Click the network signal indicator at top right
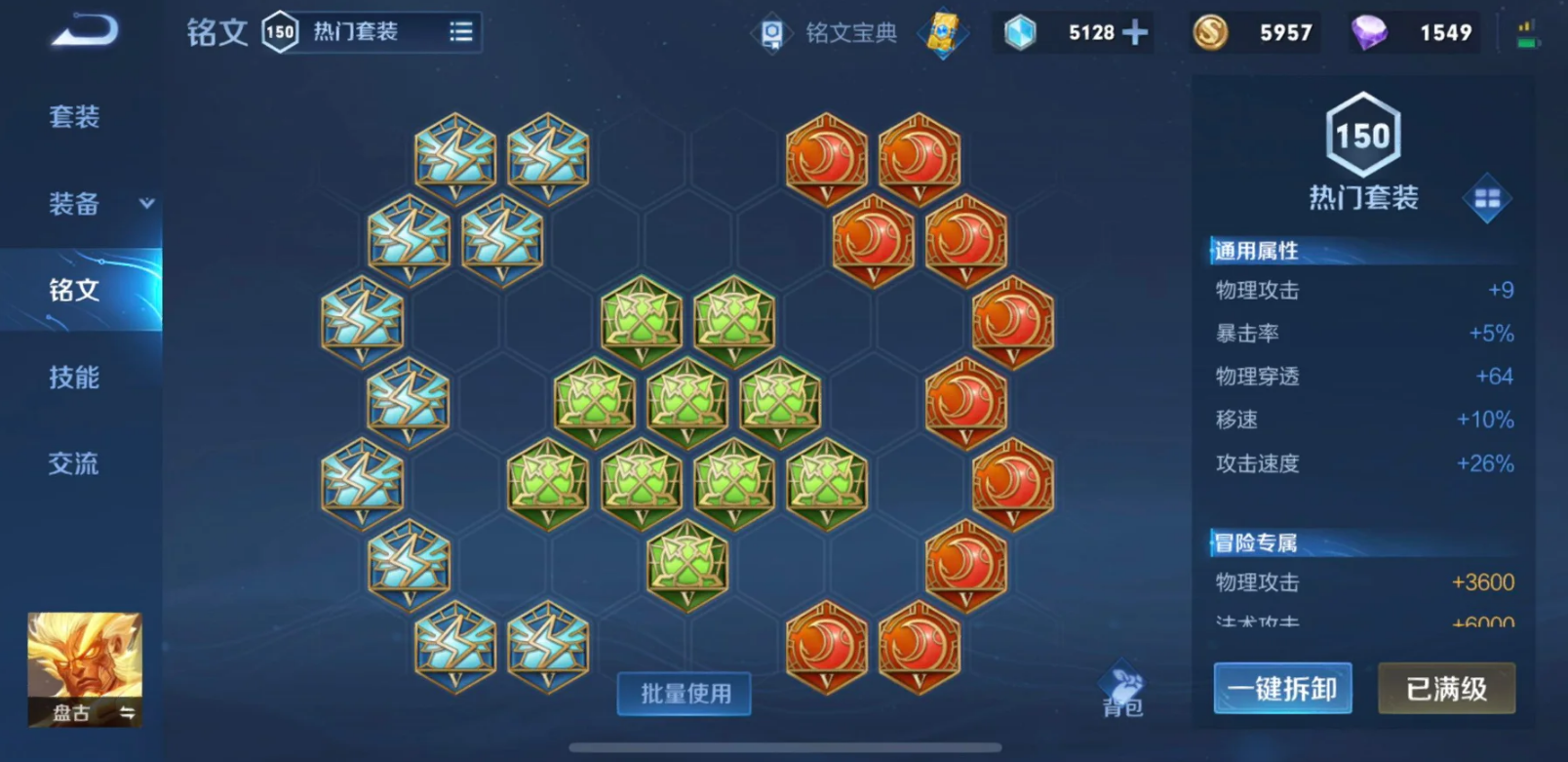Screen dimensions: 1568x762 [1524, 29]
